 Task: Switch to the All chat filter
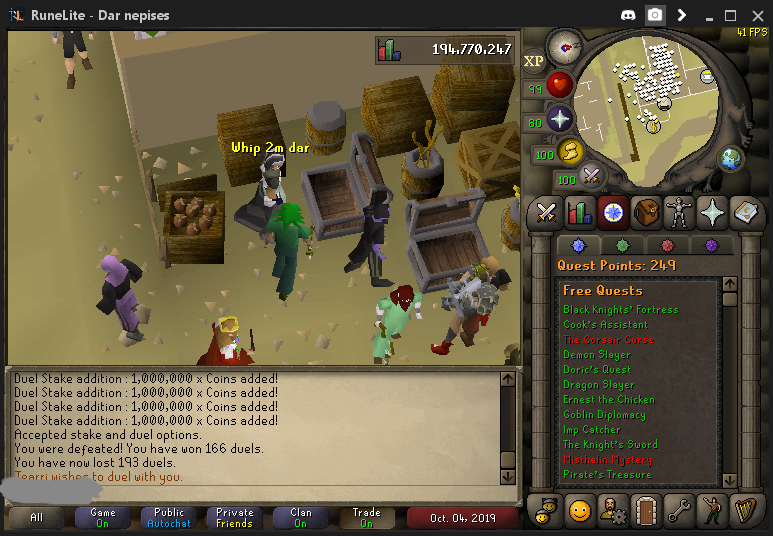point(37,518)
